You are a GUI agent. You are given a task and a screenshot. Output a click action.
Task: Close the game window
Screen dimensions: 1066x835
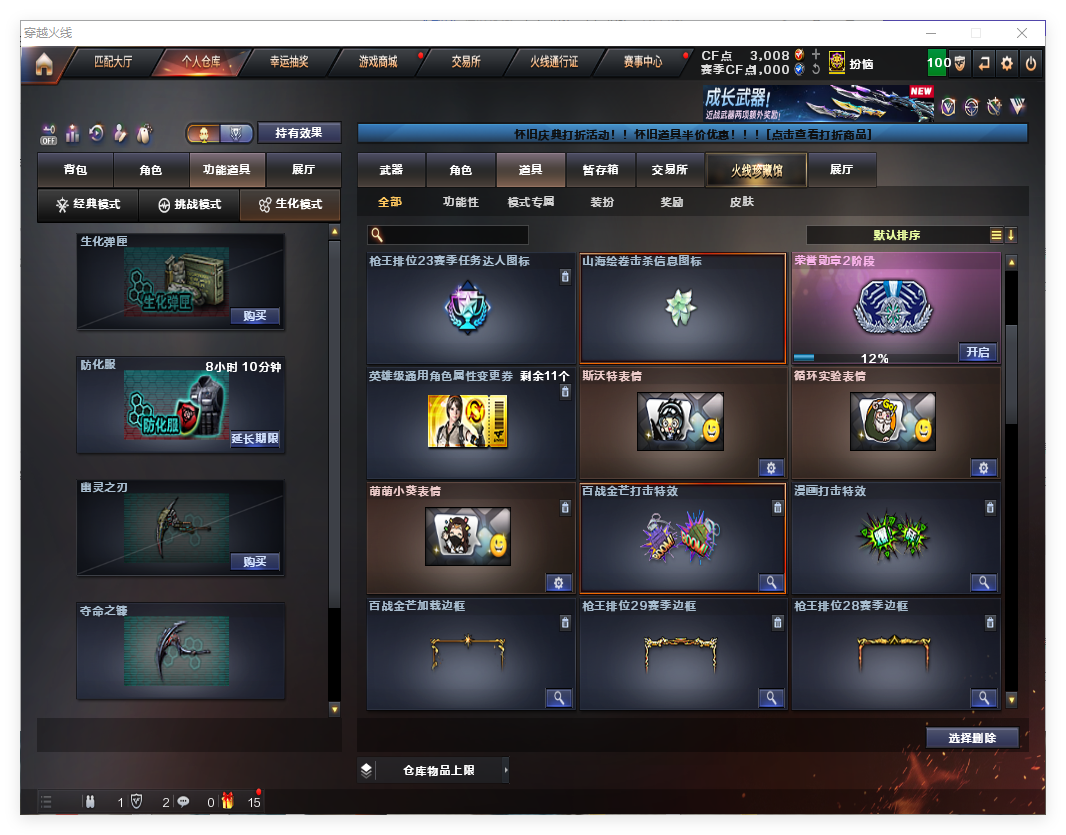pos(1023,33)
